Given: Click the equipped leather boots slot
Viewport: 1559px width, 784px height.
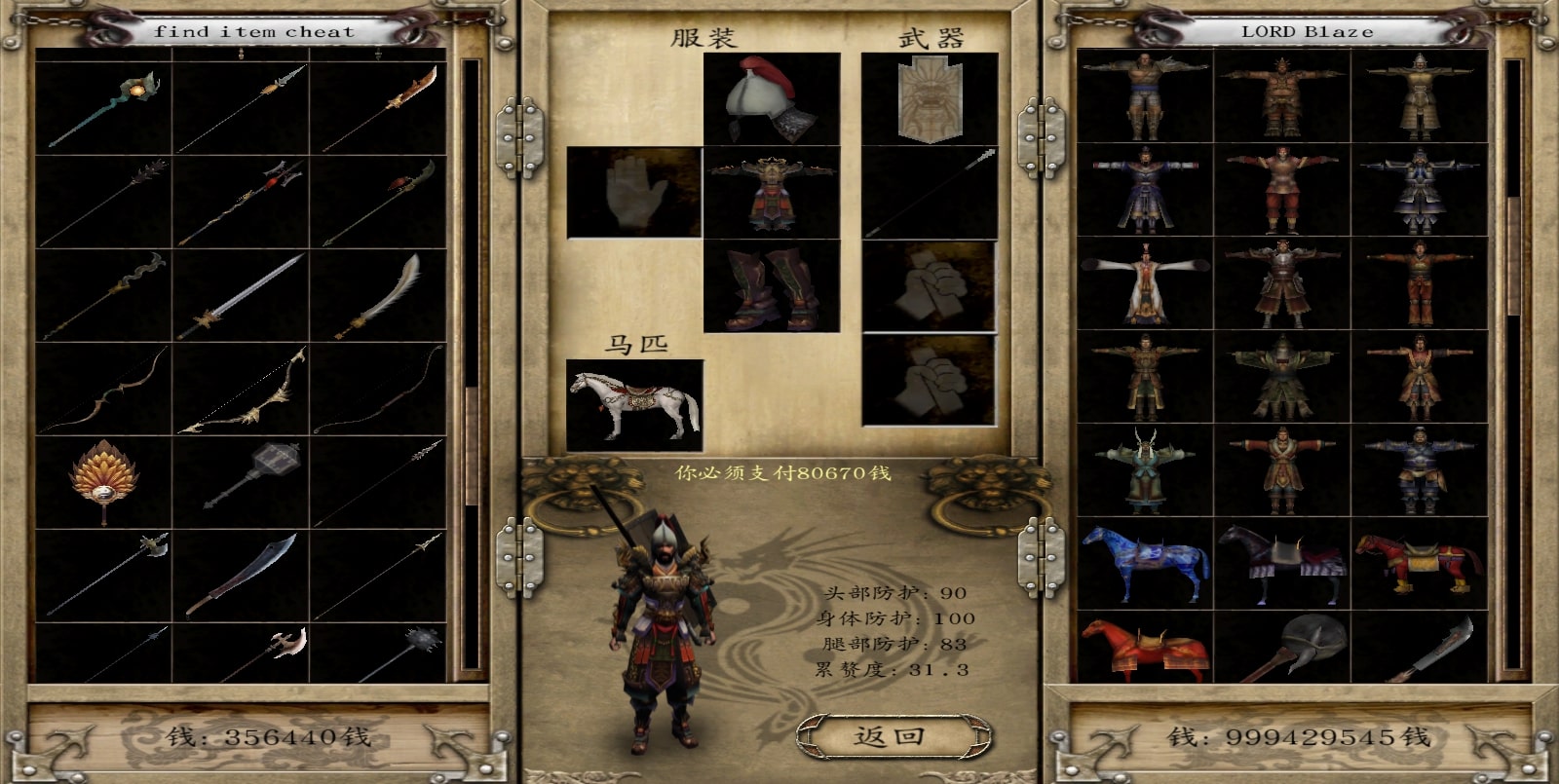Looking at the screenshot, I should click(x=772, y=286).
